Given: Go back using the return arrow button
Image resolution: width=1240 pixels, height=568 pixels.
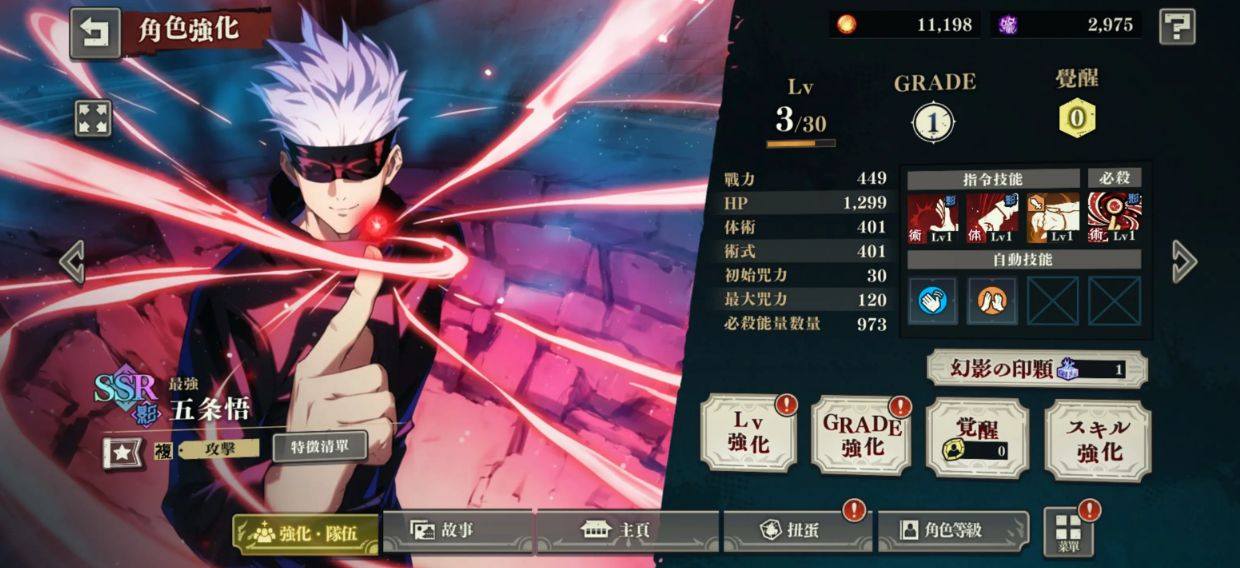Looking at the screenshot, I should pyautogui.click(x=94, y=33).
